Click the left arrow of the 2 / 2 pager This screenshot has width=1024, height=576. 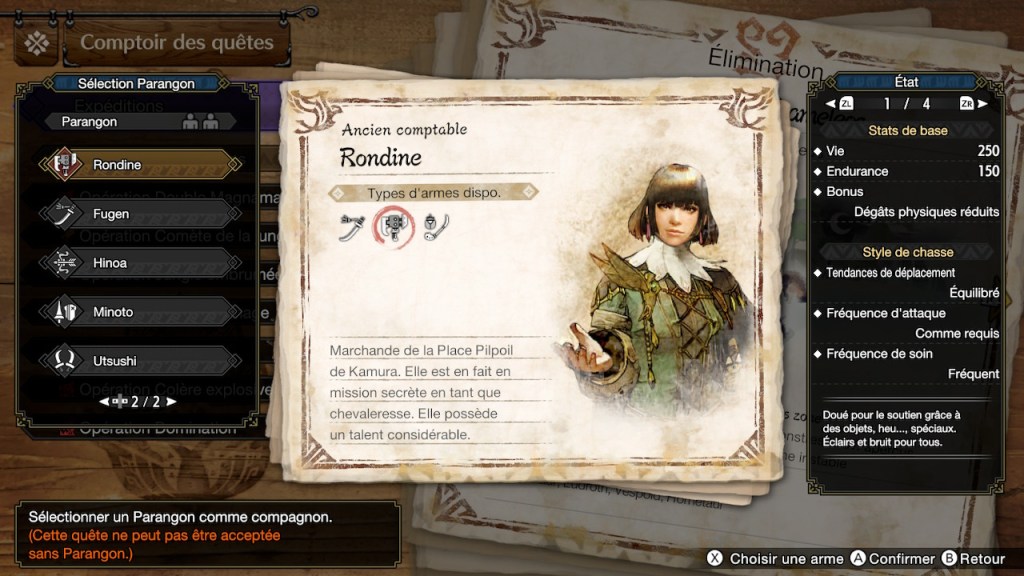pyautogui.click(x=102, y=402)
